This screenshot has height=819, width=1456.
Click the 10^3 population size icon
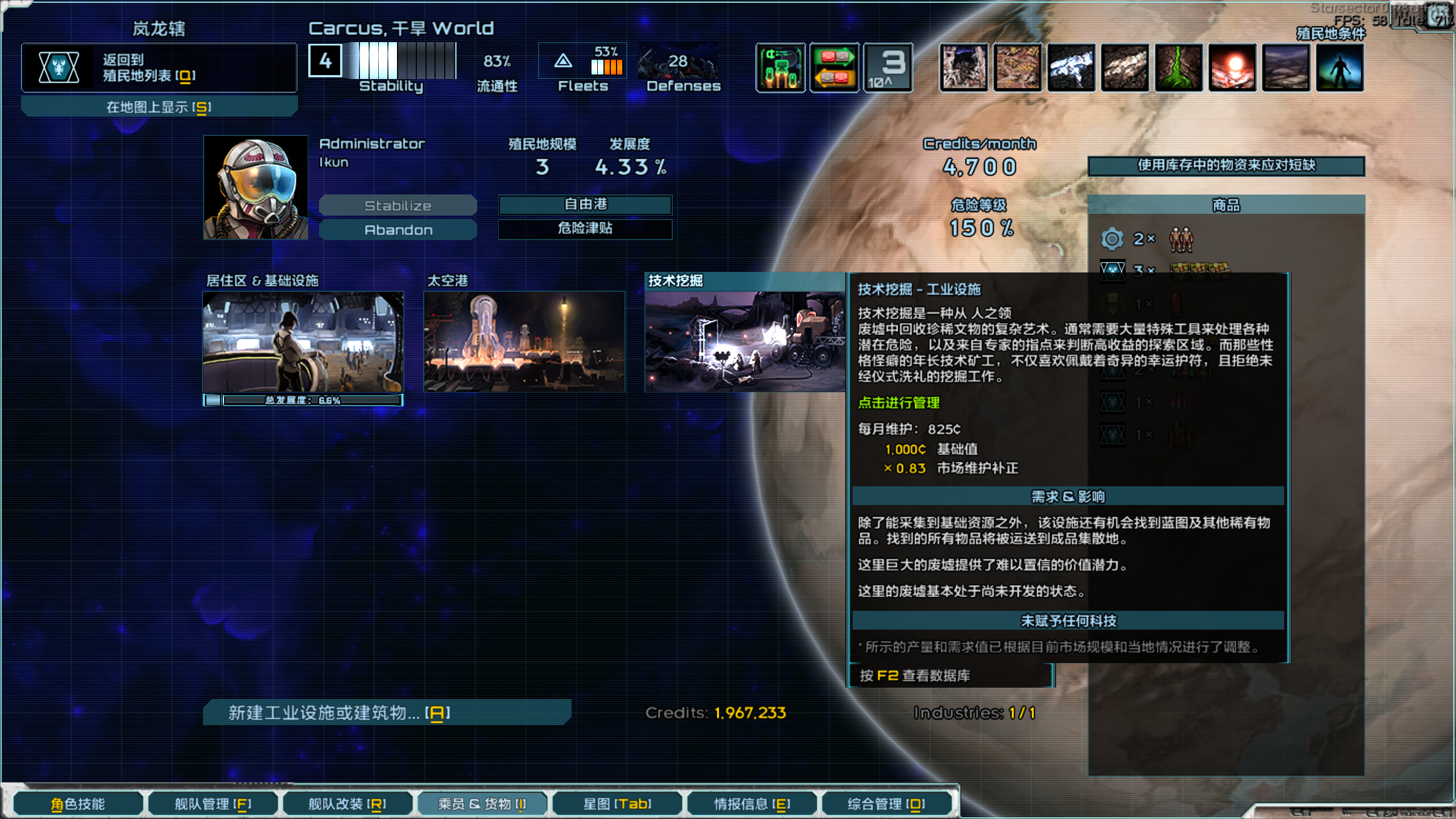(887, 68)
